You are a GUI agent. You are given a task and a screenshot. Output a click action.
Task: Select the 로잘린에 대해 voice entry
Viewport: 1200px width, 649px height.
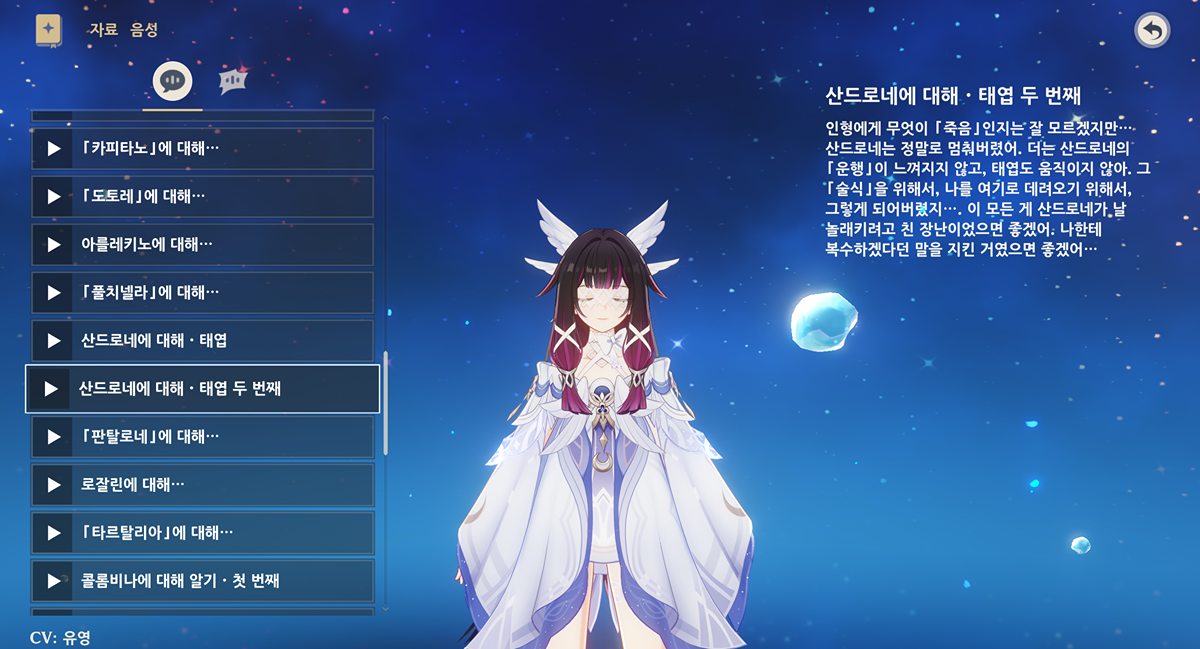202,485
